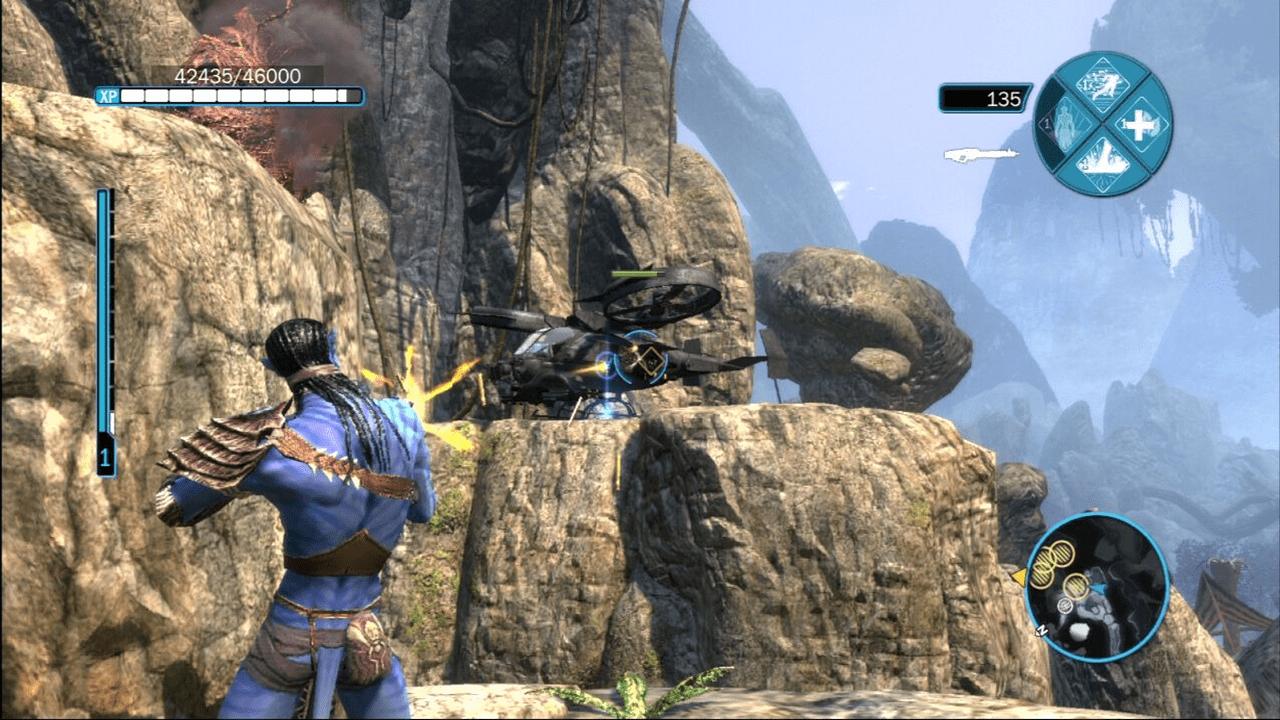Screen dimensions: 1280x720
Task: Click the center hub of the skill wheel
Action: click(x=1103, y=123)
